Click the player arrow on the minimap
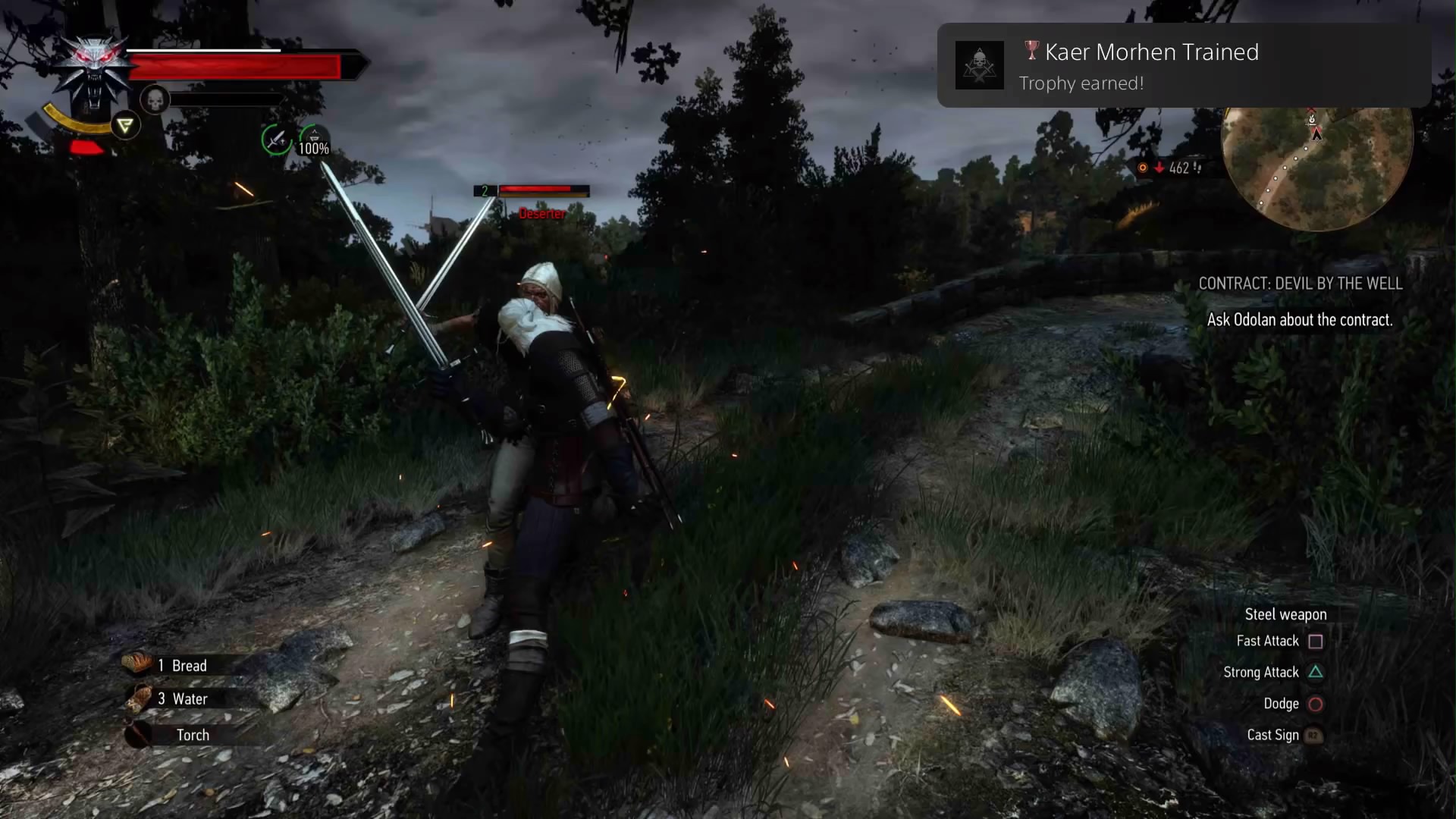This screenshot has width=1456, height=819. point(1317,133)
